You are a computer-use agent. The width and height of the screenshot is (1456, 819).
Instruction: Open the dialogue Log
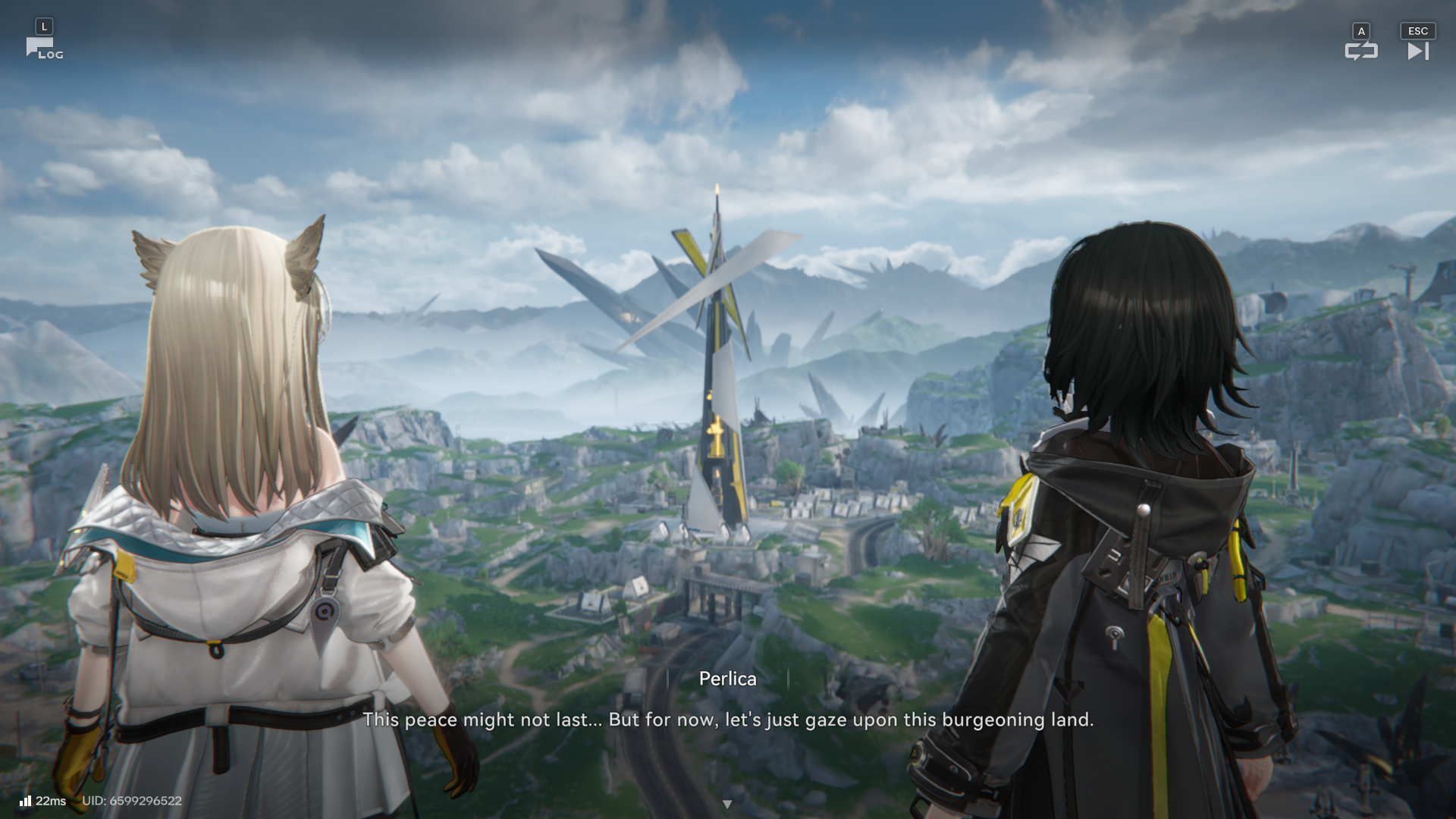coord(44,49)
